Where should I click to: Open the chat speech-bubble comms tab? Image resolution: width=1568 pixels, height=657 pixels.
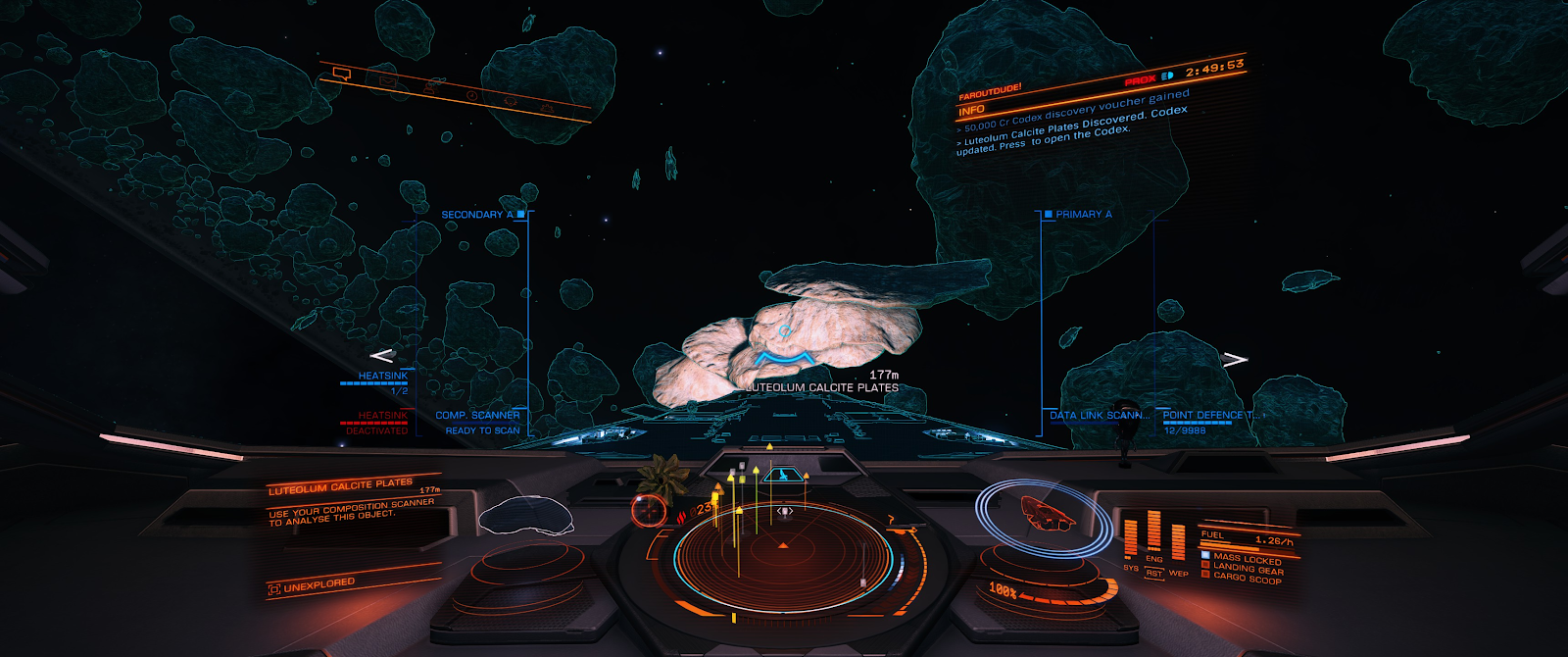pyautogui.click(x=341, y=74)
